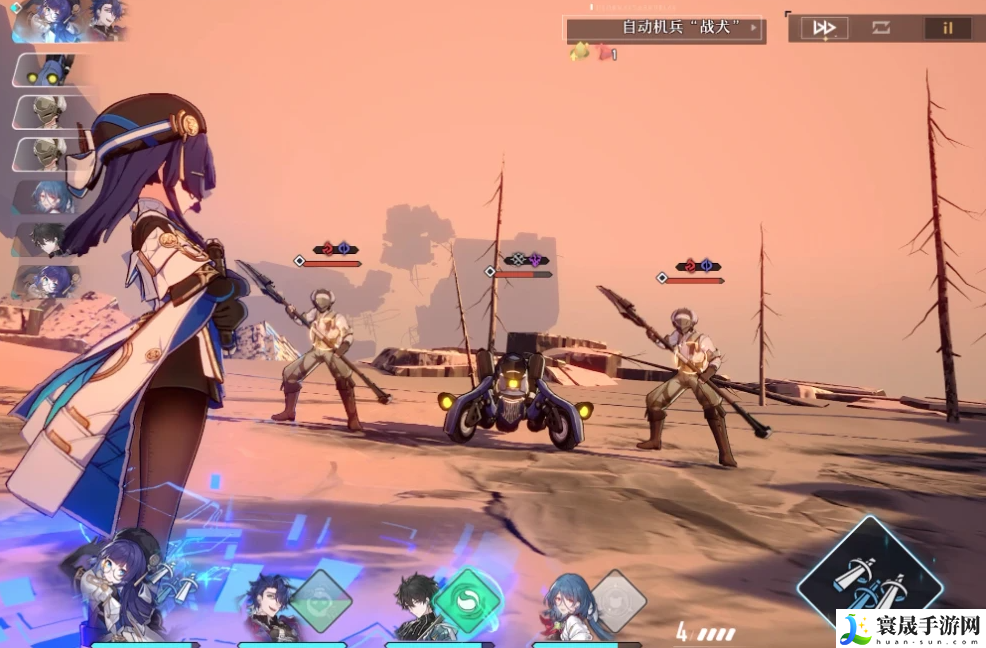The height and width of the screenshot is (648, 986).
Task: Select Natasha's greyed-out ultimate diamond
Action: [x=617, y=600]
